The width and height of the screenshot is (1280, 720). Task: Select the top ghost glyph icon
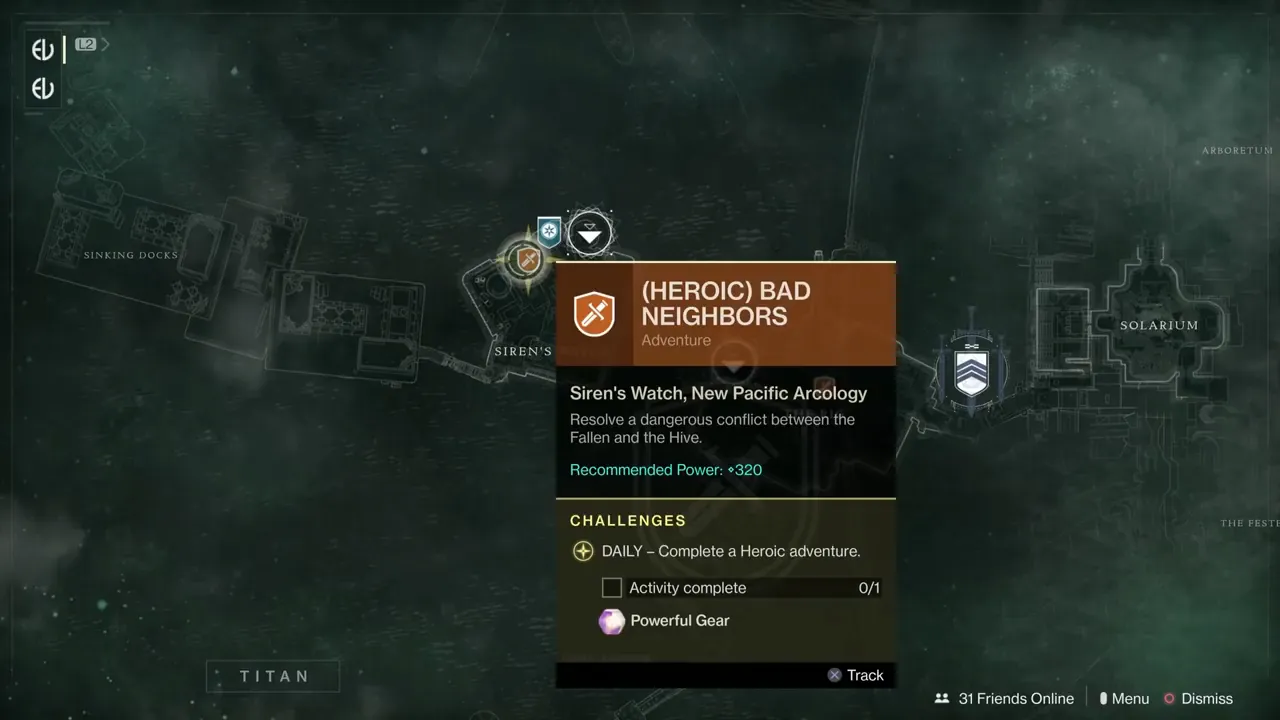click(43, 50)
